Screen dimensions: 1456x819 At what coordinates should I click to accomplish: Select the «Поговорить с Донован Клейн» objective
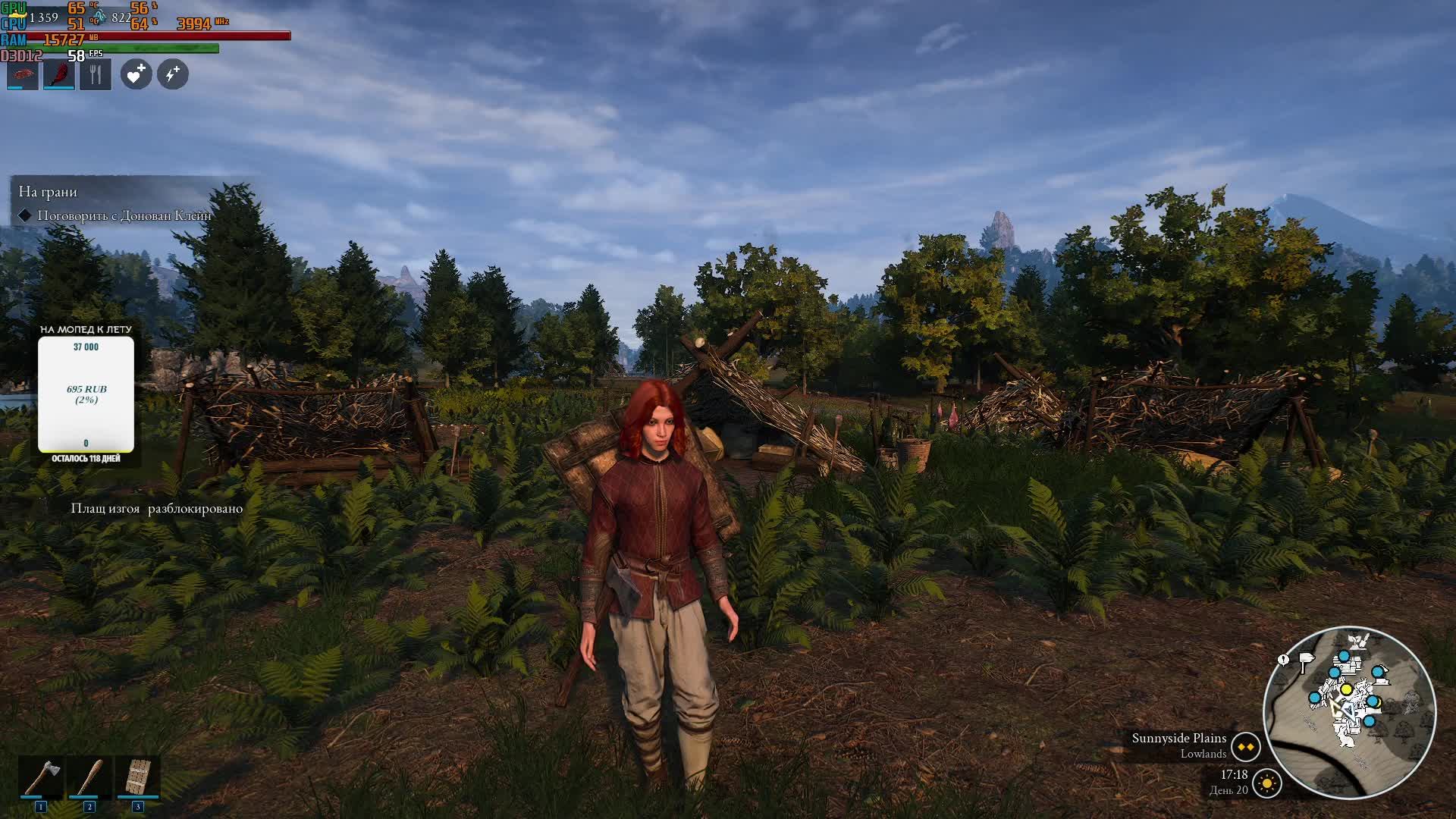124,215
